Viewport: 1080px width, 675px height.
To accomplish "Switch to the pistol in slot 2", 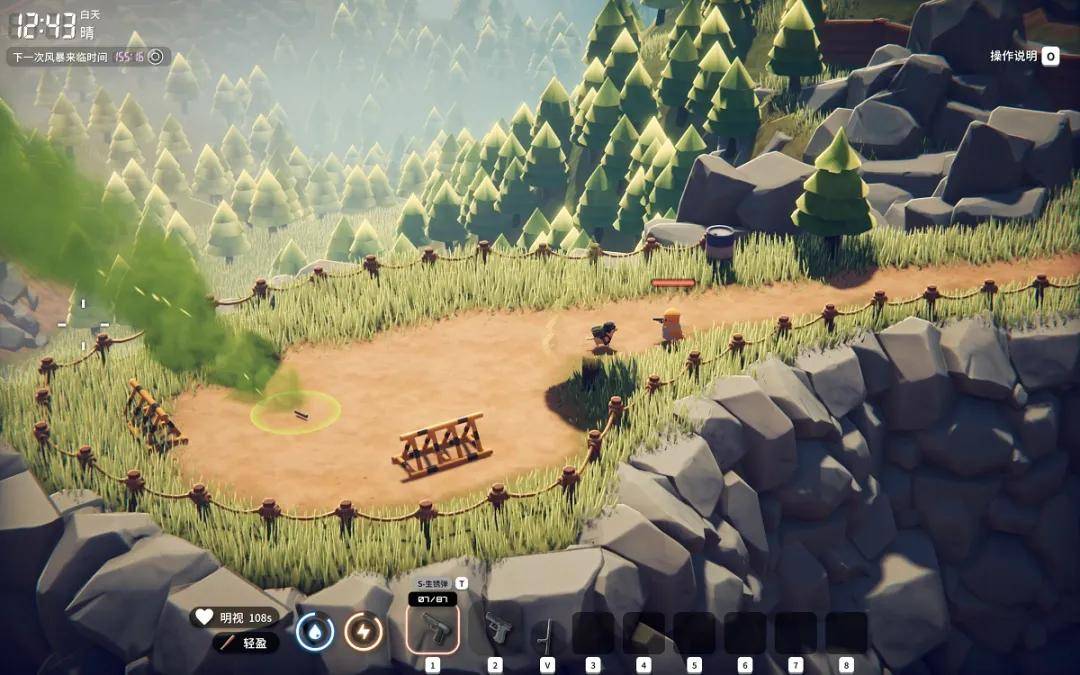I will coord(496,629).
